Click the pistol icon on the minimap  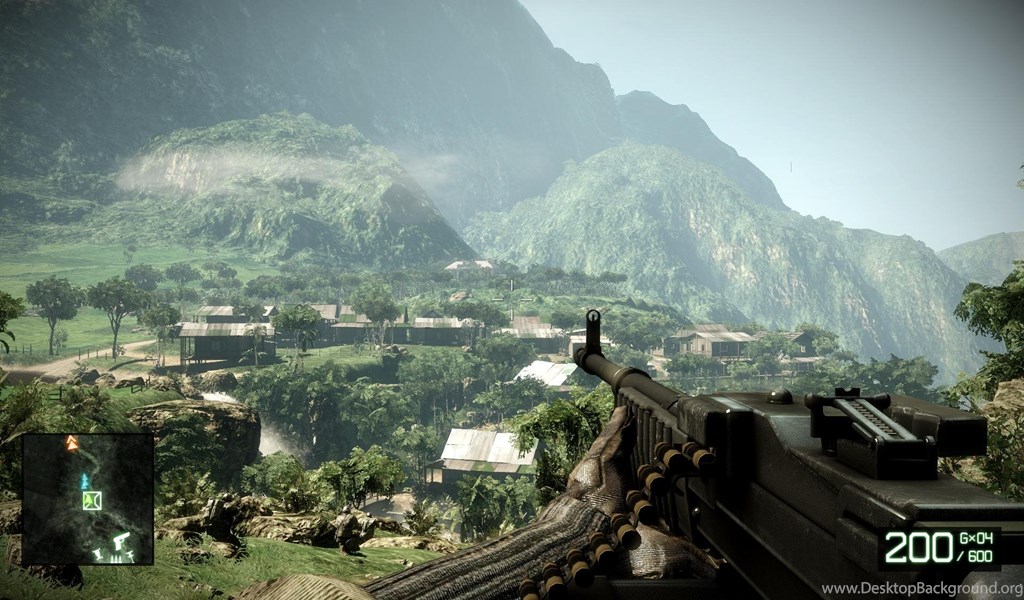click(x=121, y=541)
